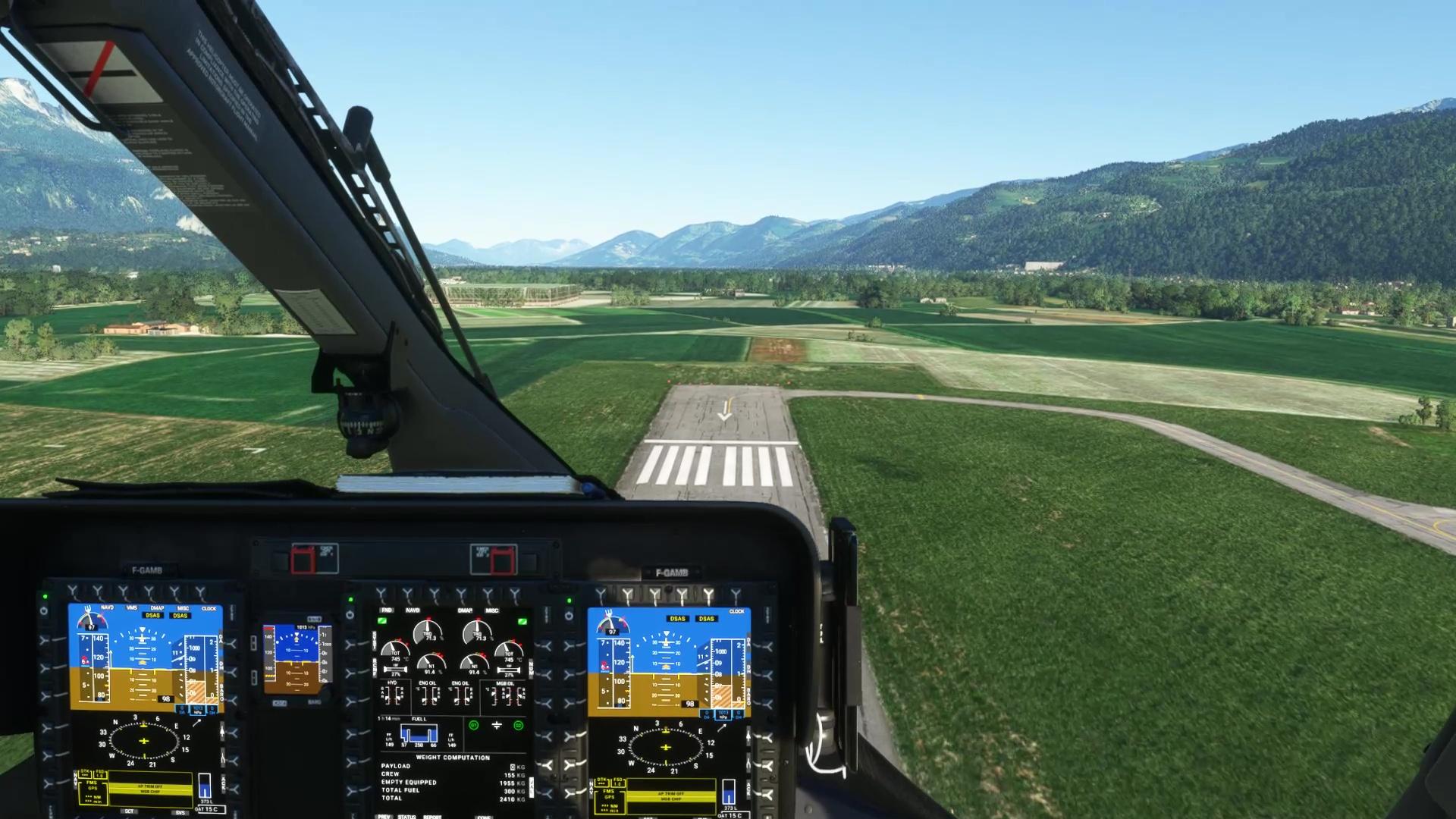Flip the left red guarded emergency switch

(303, 560)
